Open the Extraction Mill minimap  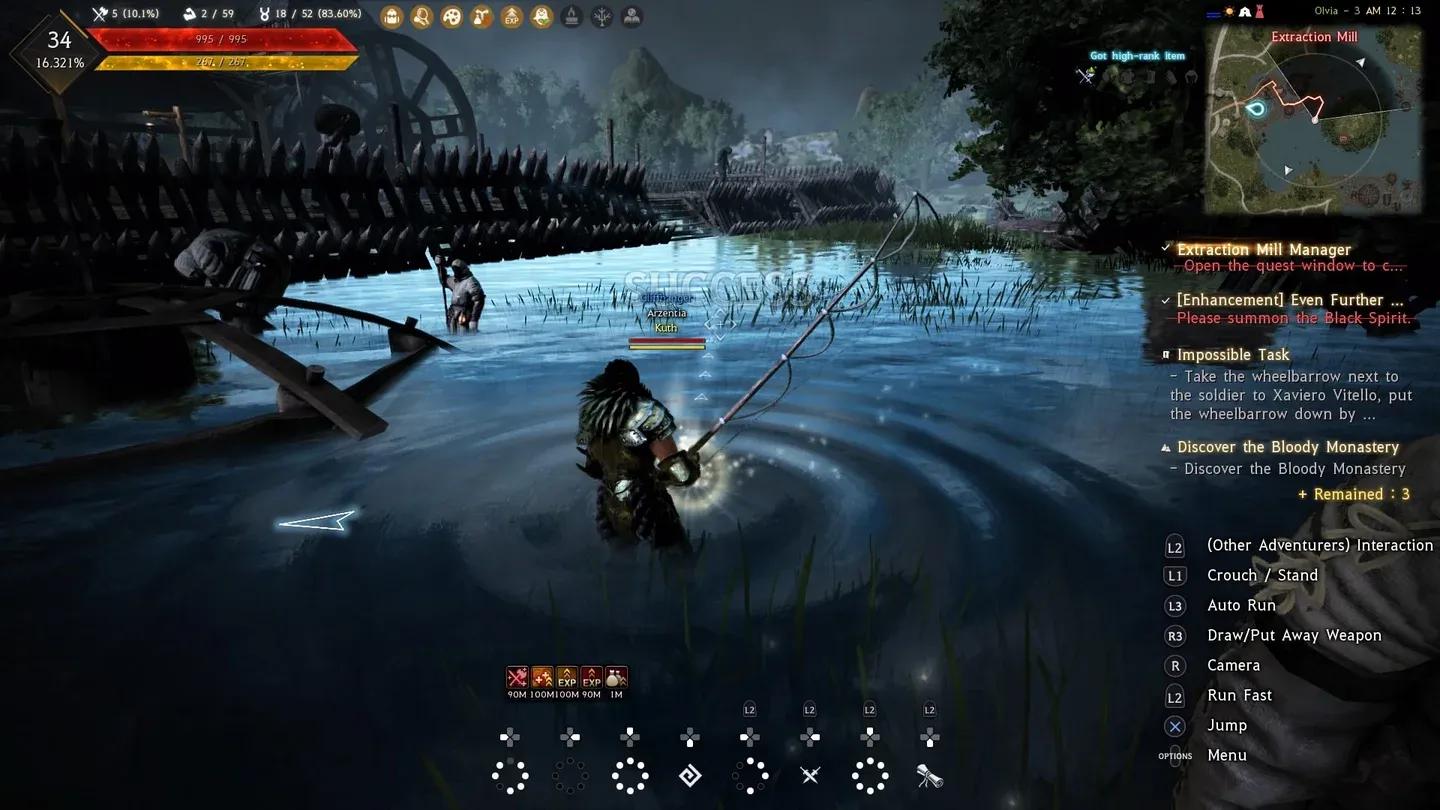click(x=1313, y=118)
